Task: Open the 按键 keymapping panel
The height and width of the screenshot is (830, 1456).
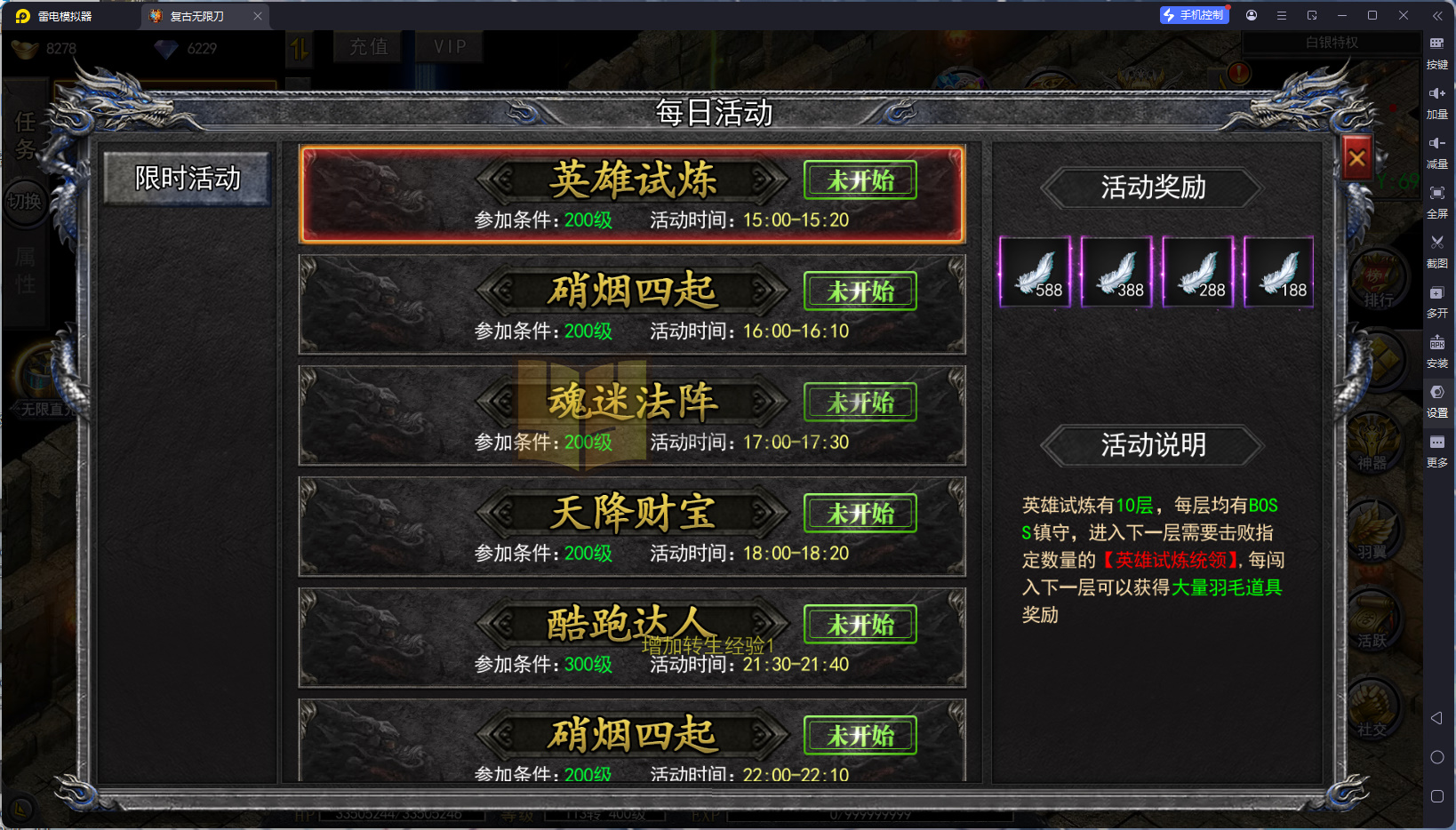Action: coord(1439,52)
